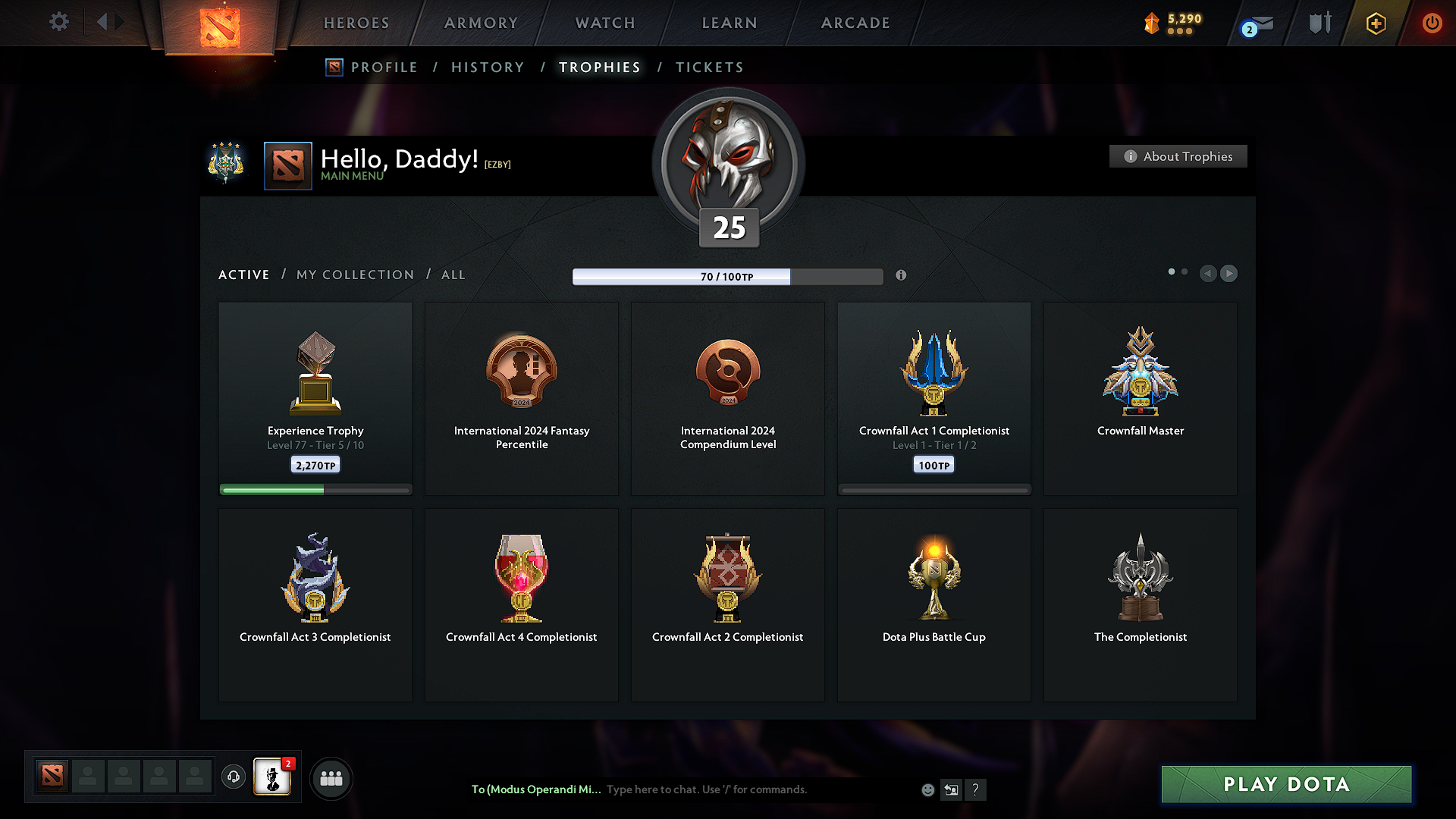The width and height of the screenshot is (1456, 819).
Task: Click the Shards balance icon showing 5,290
Action: pos(1152,24)
